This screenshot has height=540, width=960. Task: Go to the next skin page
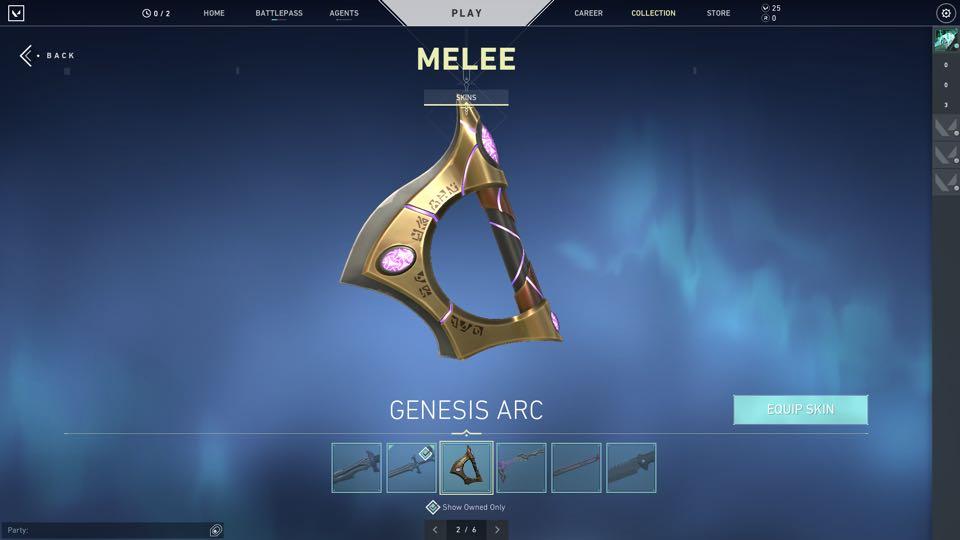[x=497, y=529]
